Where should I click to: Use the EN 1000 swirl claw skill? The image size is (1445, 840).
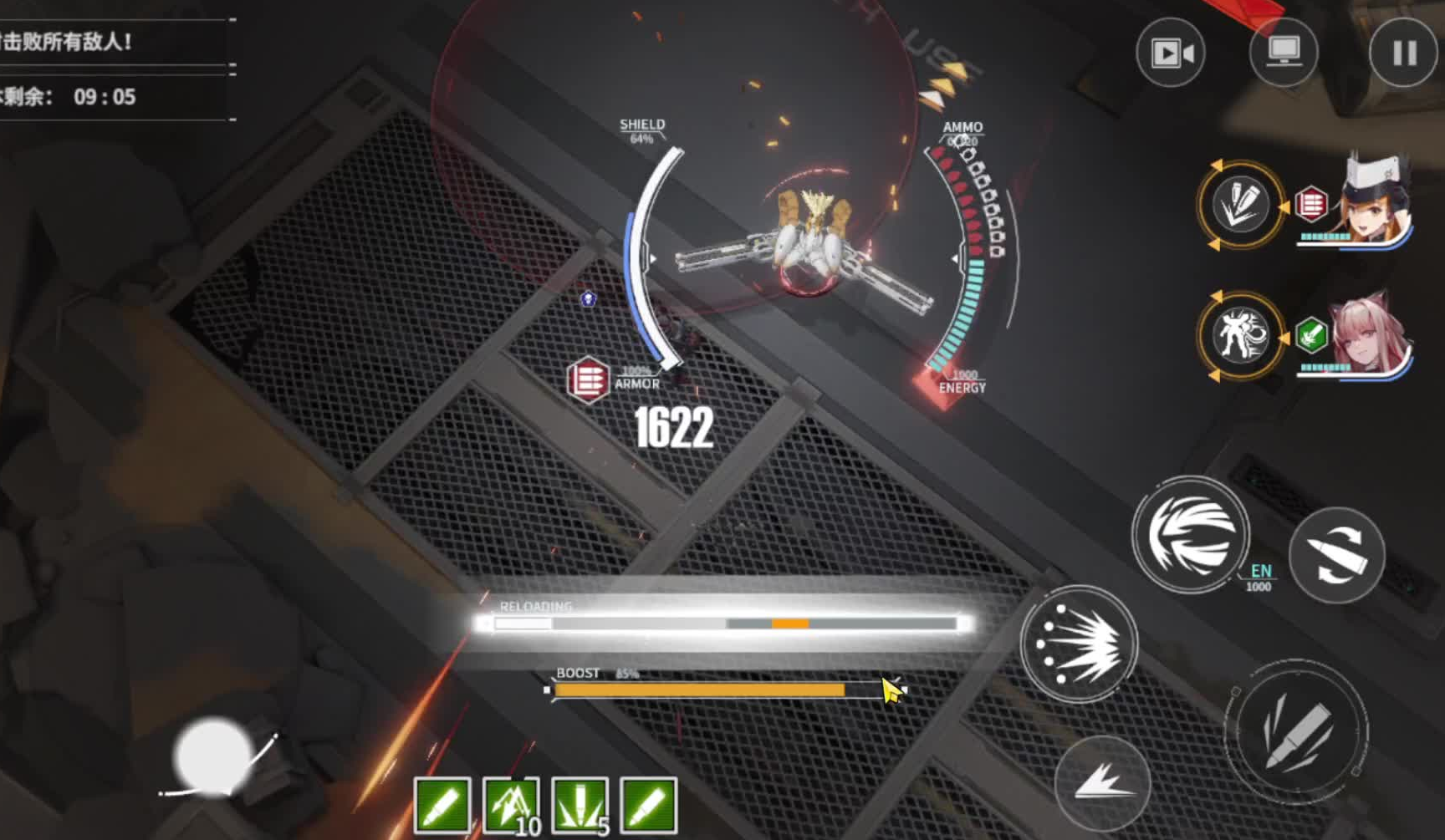pos(1191,535)
